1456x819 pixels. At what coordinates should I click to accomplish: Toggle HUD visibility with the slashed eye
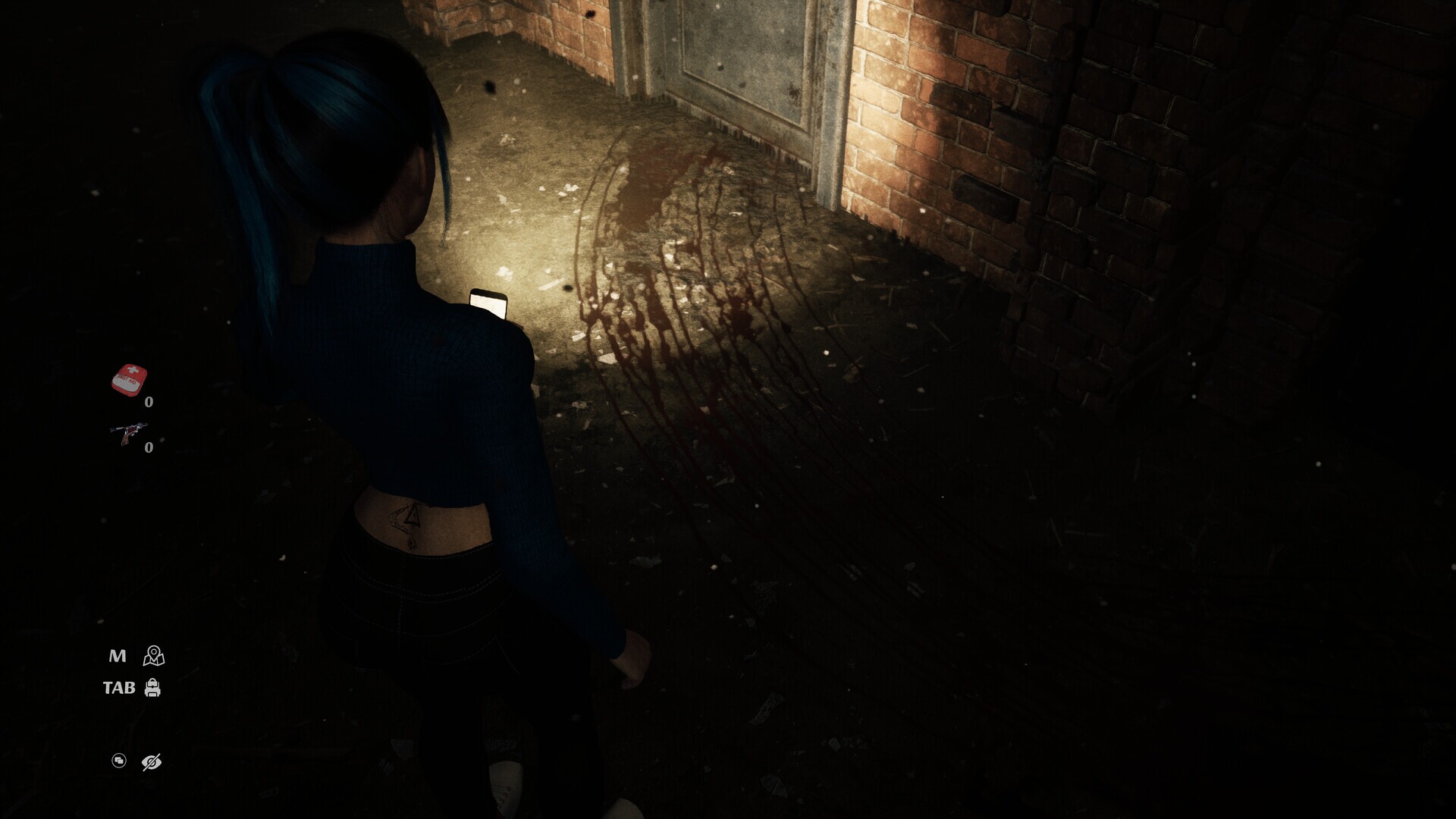(x=152, y=761)
